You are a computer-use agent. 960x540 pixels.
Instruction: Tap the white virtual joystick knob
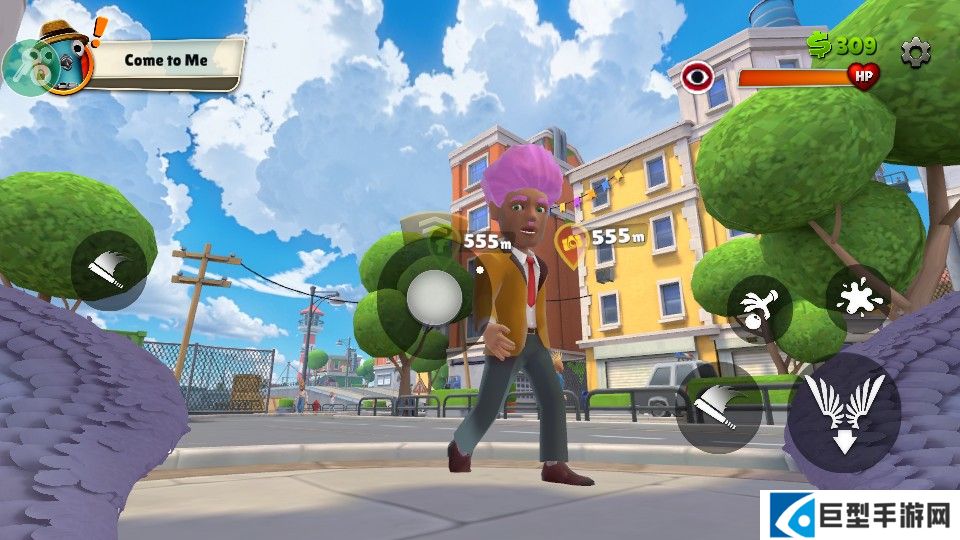click(x=435, y=295)
